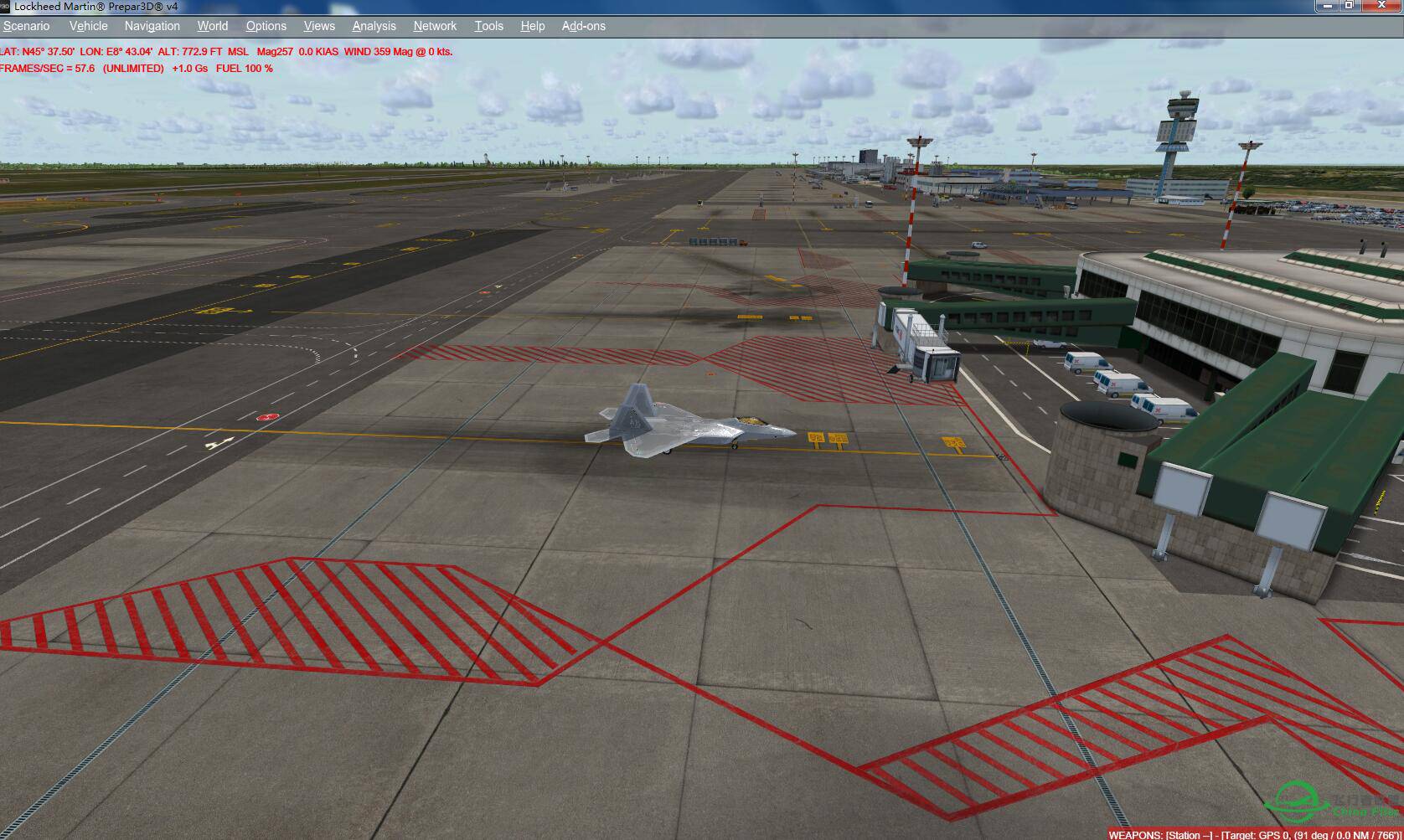The height and width of the screenshot is (840, 1404).
Task: Open the Navigation menu
Action: [151, 26]
